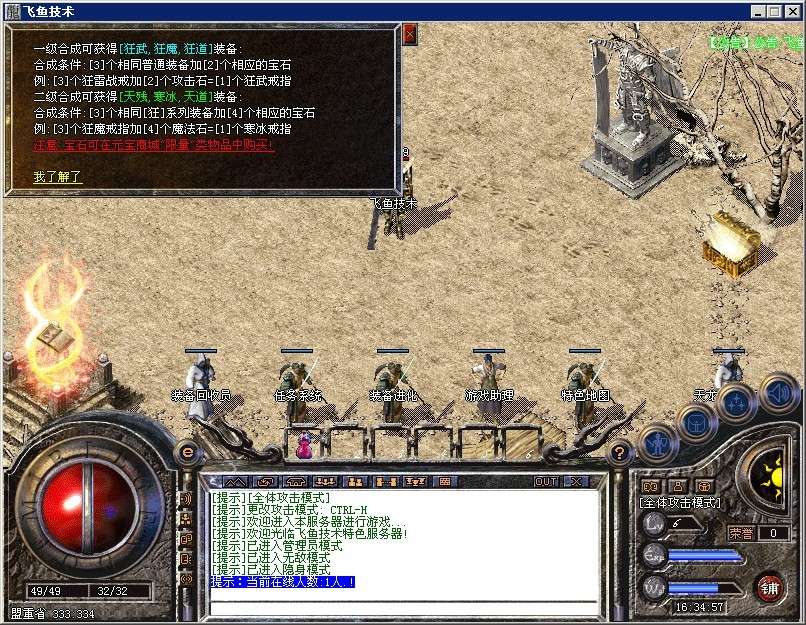Viewport: 806px width, 625px height.
Task: Click the round 'e' button
Action: [x=187, y=452]
